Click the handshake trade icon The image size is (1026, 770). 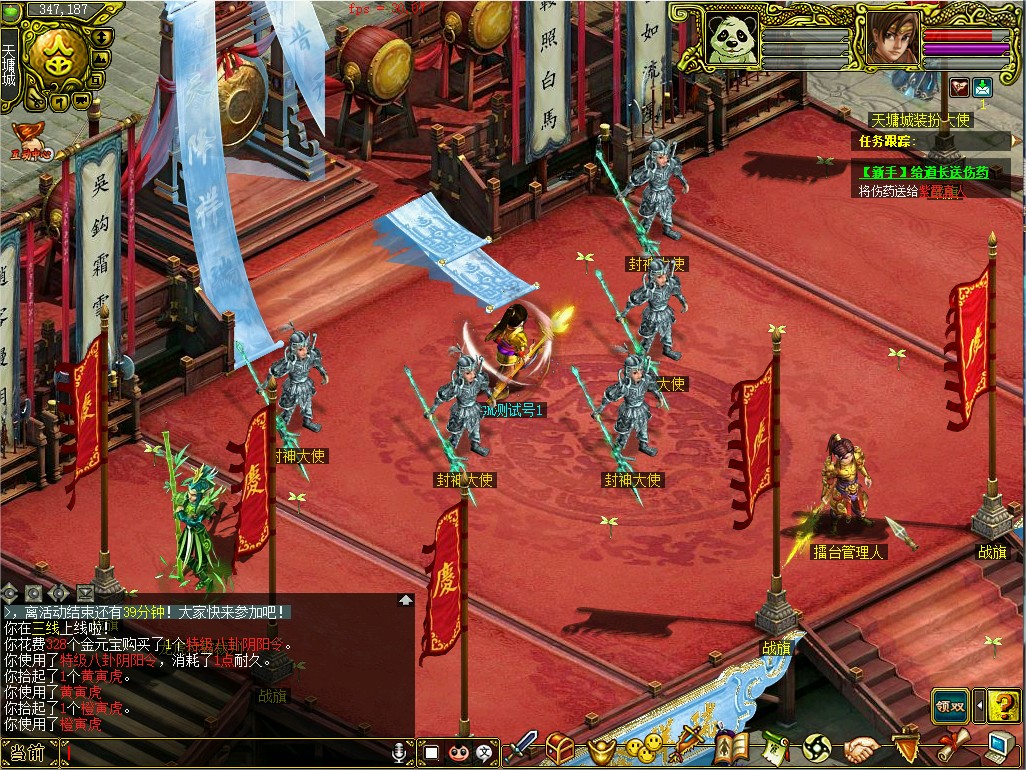point(860,747)
